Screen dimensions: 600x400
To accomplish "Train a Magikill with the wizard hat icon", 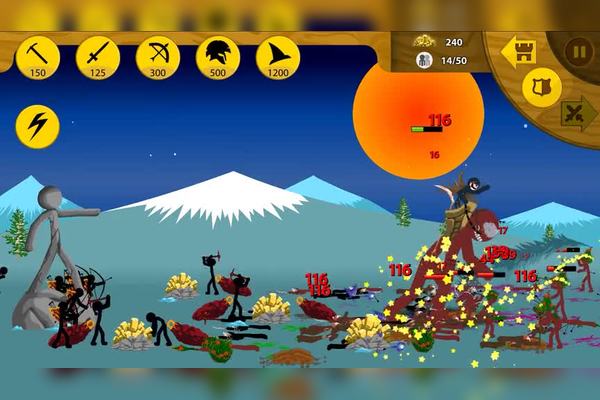I will tap(278, 56).
